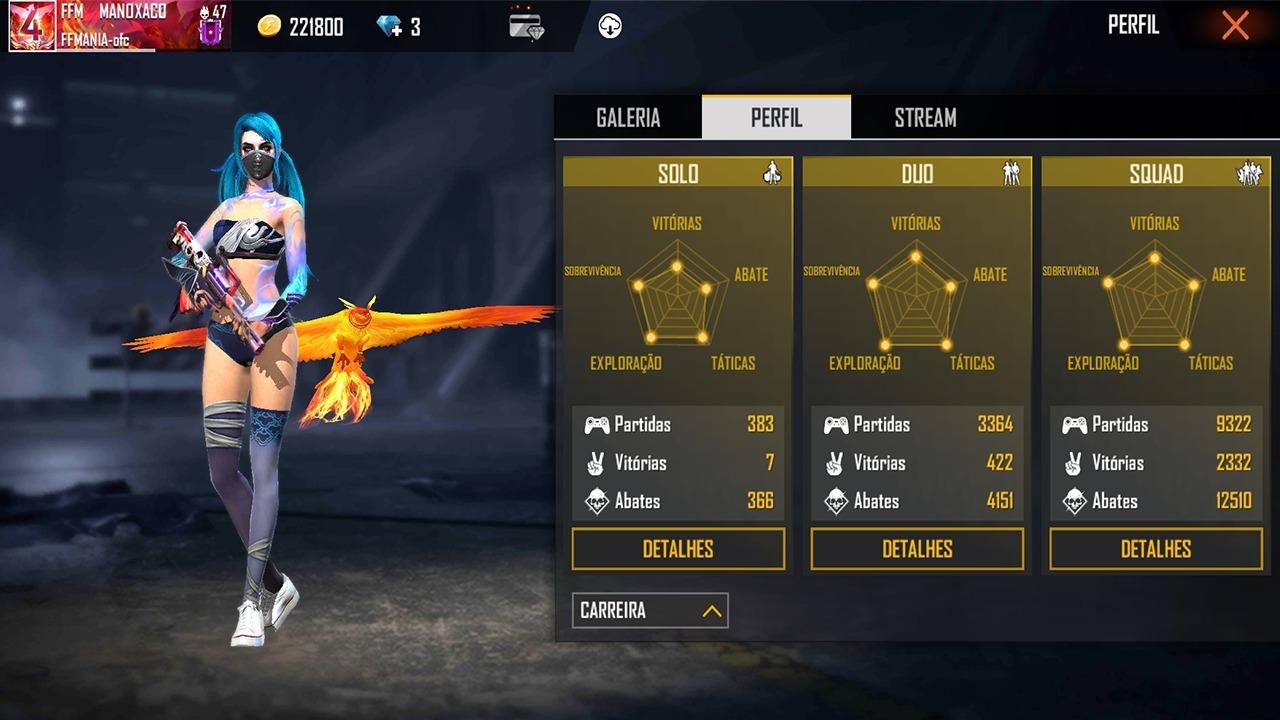Expand the Carreira dropdown

pyautogui.click(x=650, y=610)
